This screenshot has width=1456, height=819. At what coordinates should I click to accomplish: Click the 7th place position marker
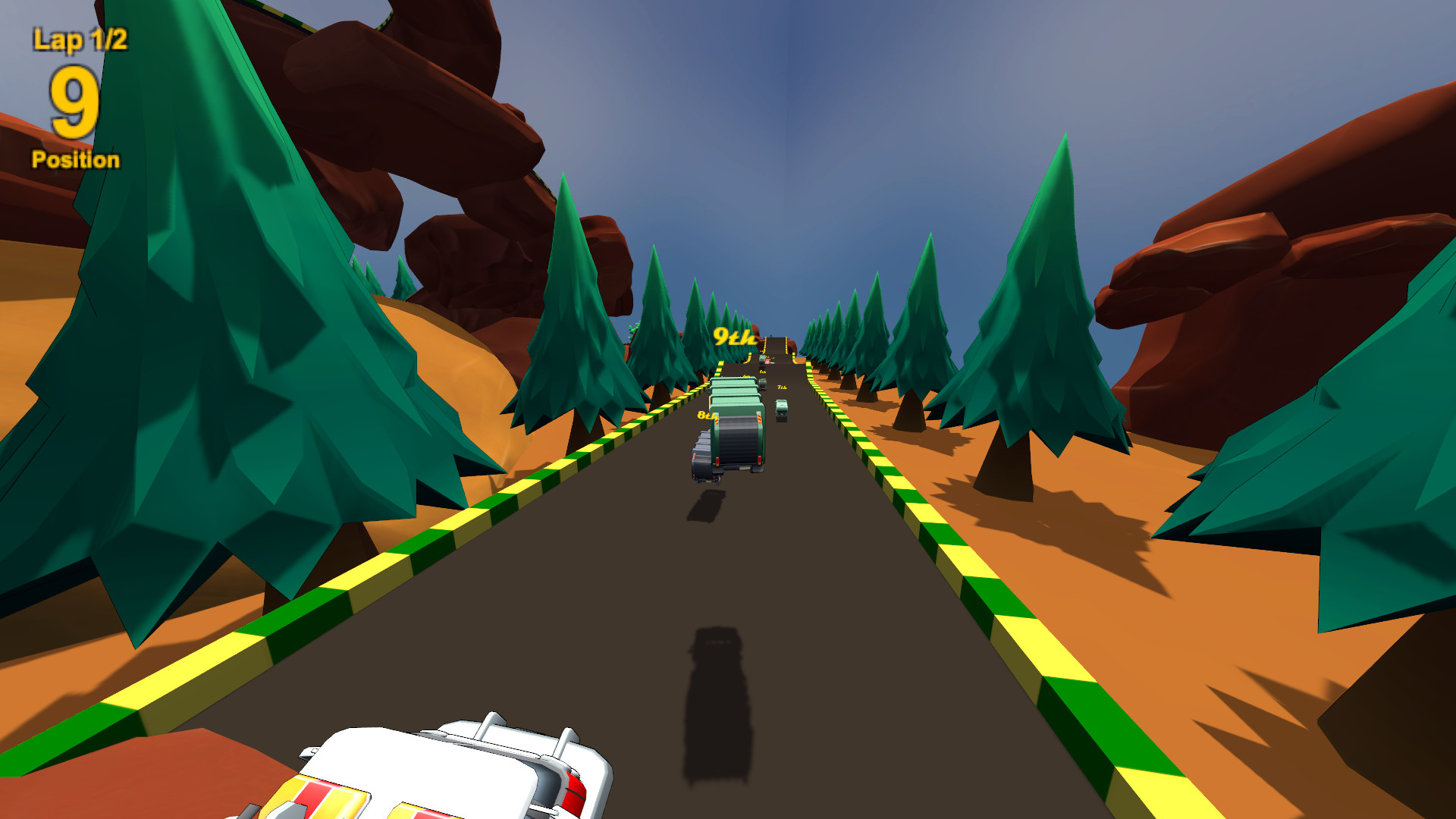pos(781,387)
